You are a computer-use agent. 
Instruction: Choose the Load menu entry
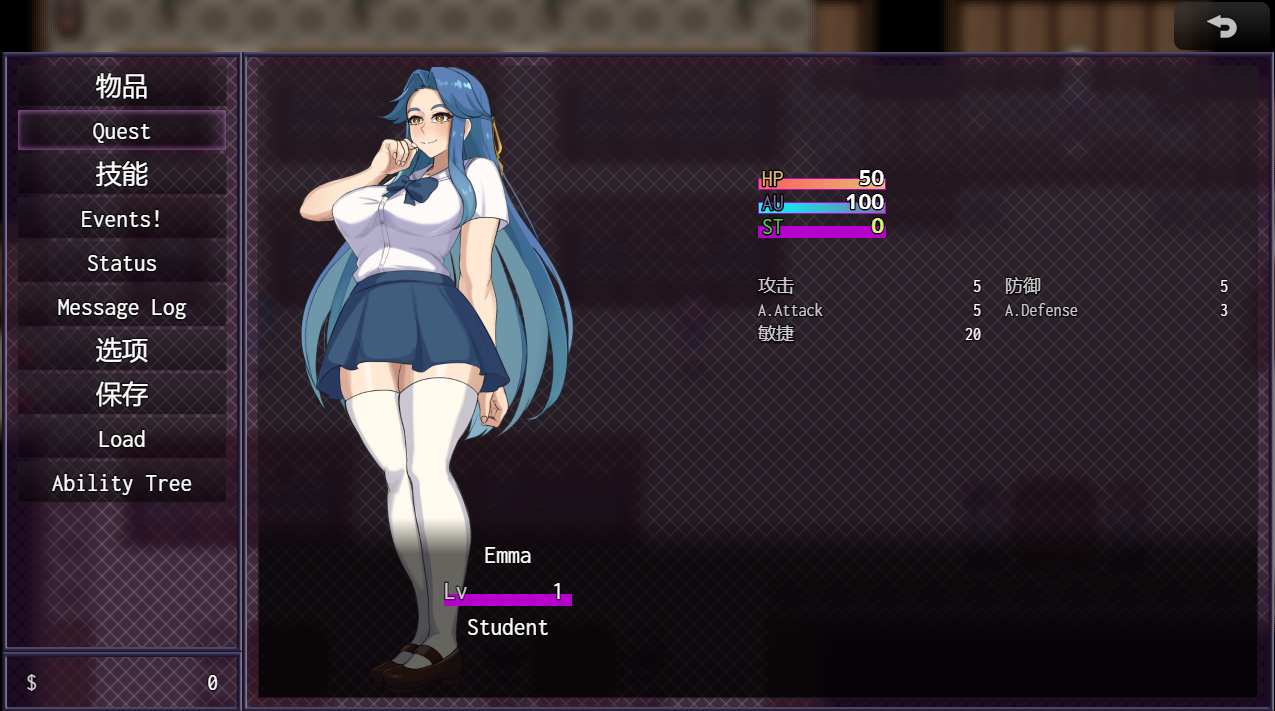(121, 439)
